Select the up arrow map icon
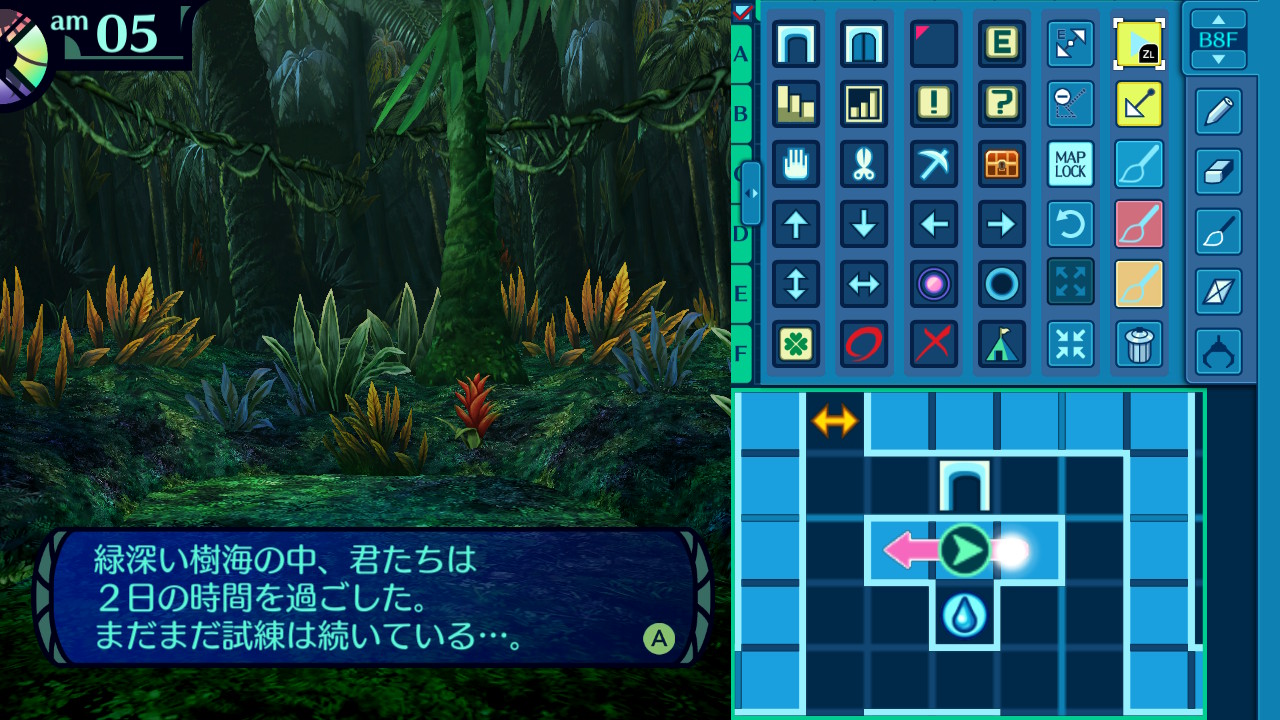Viewport: 1280px width, 720px height. point(796,224)
